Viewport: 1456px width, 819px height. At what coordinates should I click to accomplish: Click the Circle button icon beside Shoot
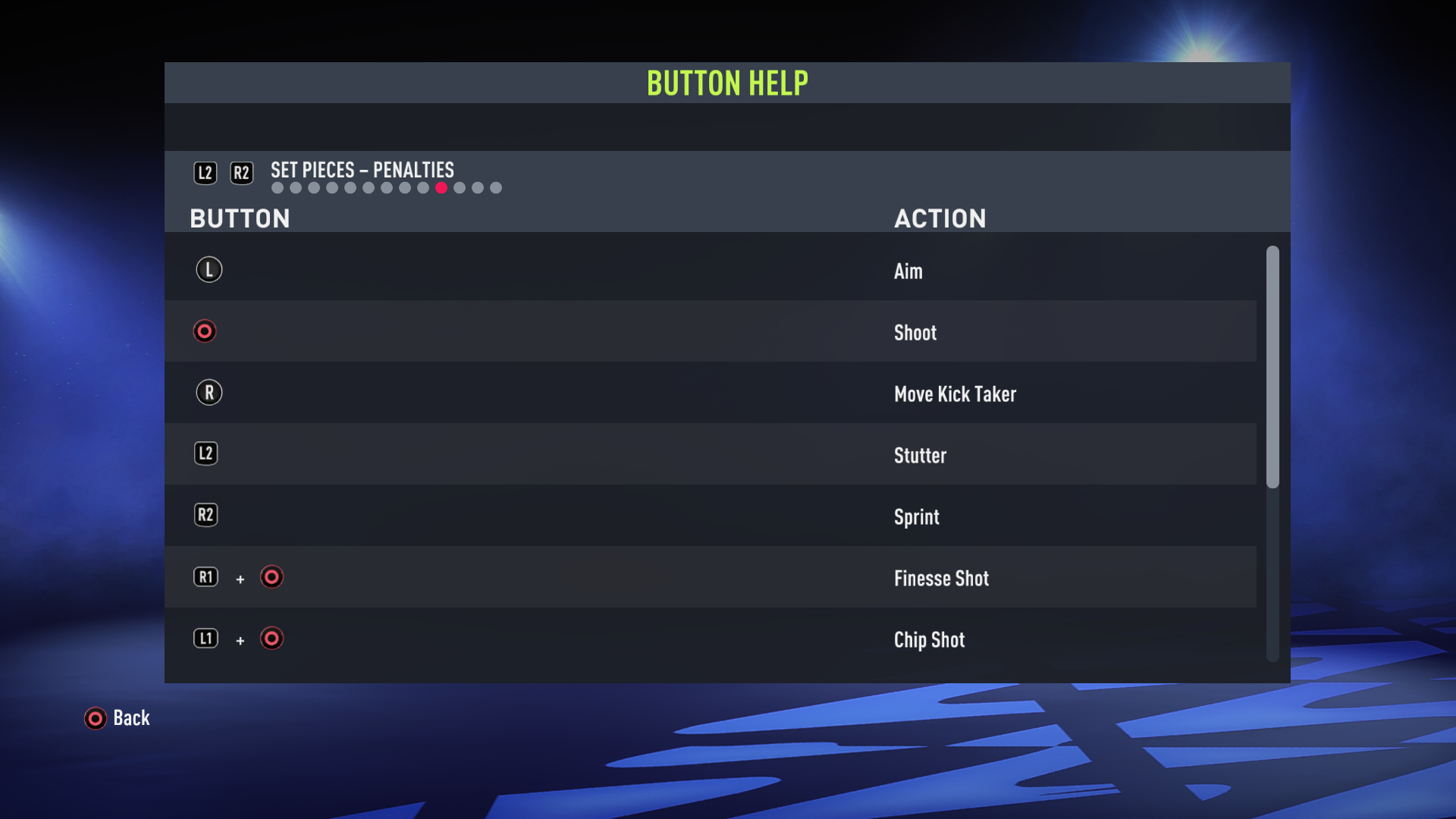(205, 331)
